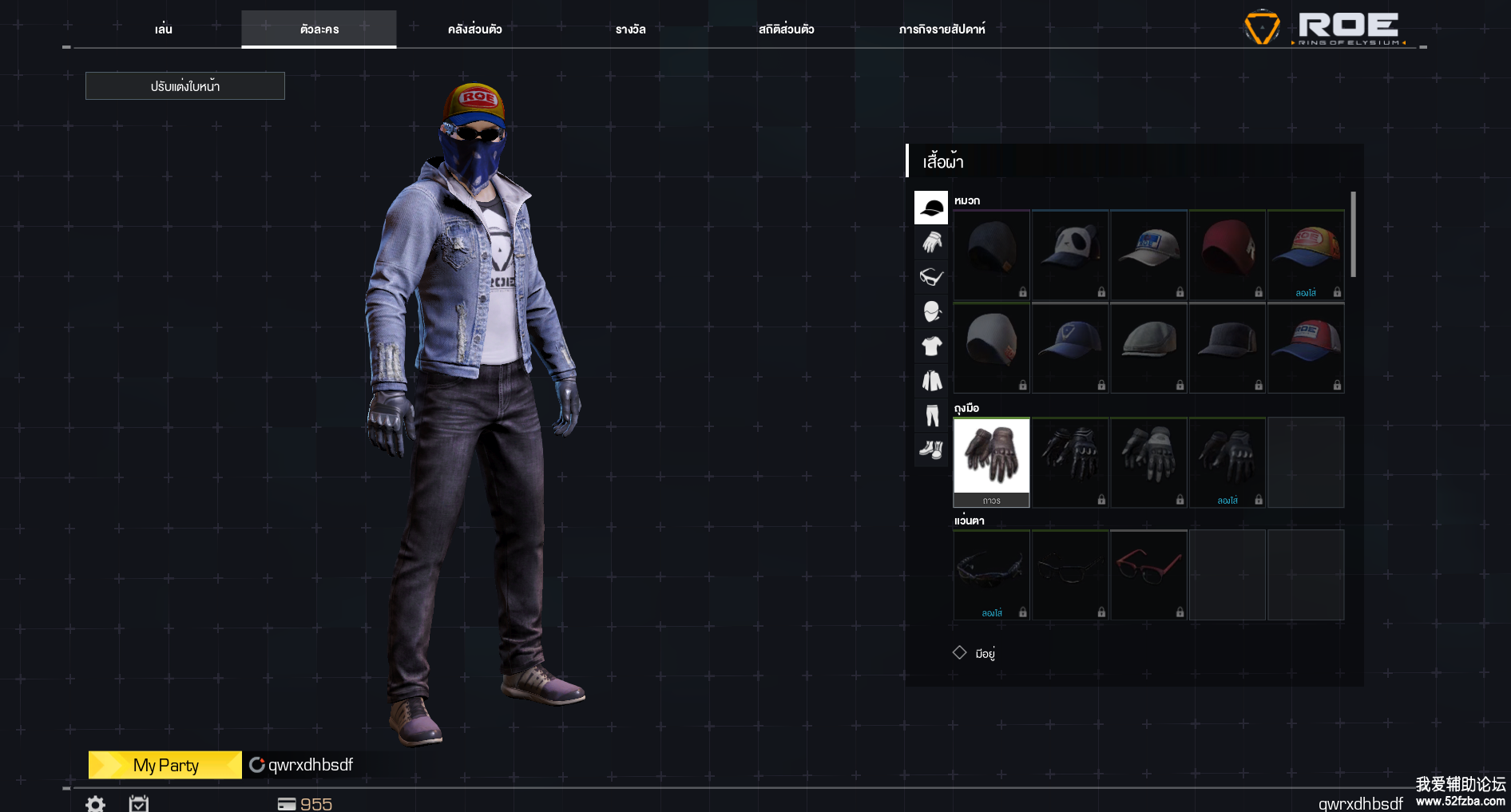Image resolution: width=1511 pixels, height=812 pixels.
Task: Switch to the สถิติส่วนตัว stats tab
Action: (x=786, y=30)
